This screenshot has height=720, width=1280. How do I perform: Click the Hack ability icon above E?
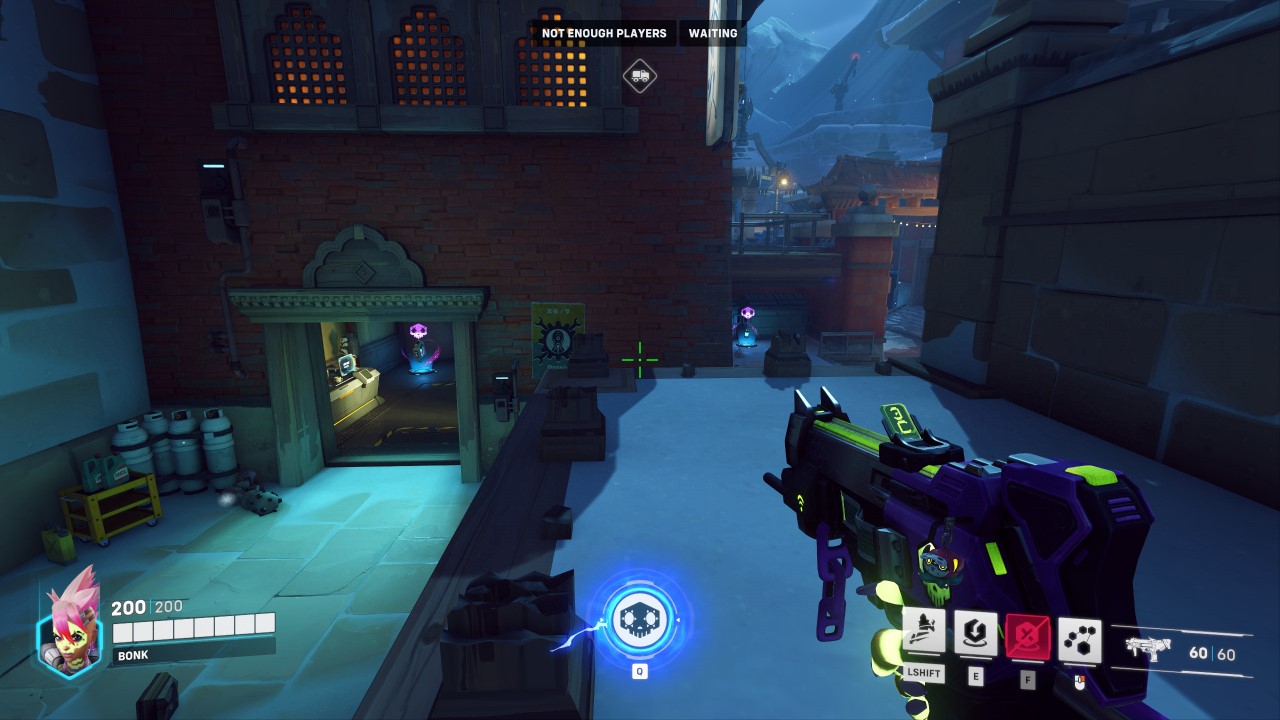(975, 635)
